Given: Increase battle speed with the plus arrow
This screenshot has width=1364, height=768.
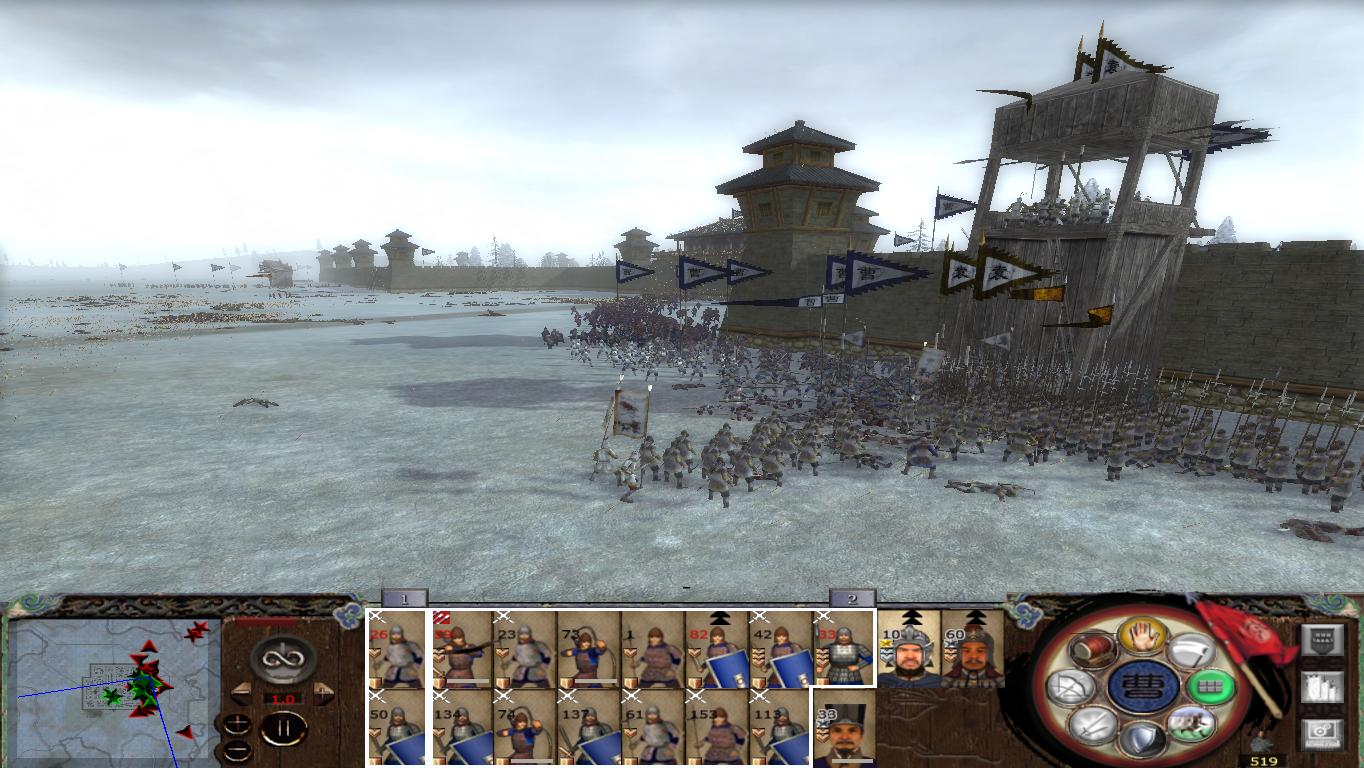Looking at the screenshot, I should 322,692.
